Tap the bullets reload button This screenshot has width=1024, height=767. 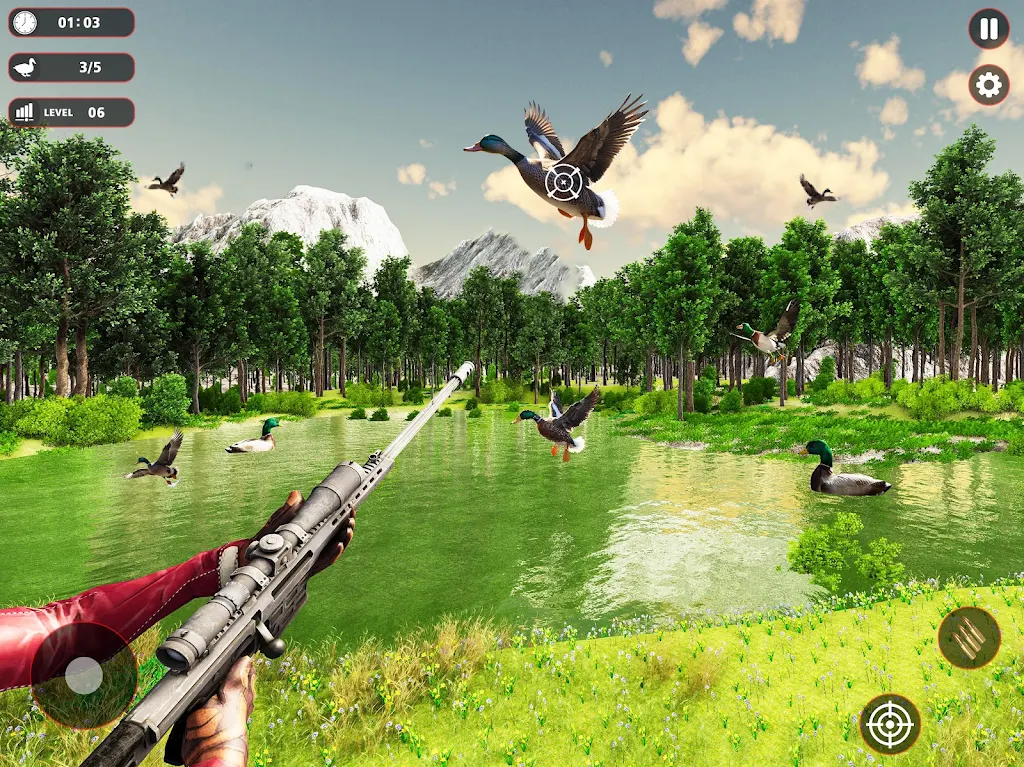tap(968, 638)
